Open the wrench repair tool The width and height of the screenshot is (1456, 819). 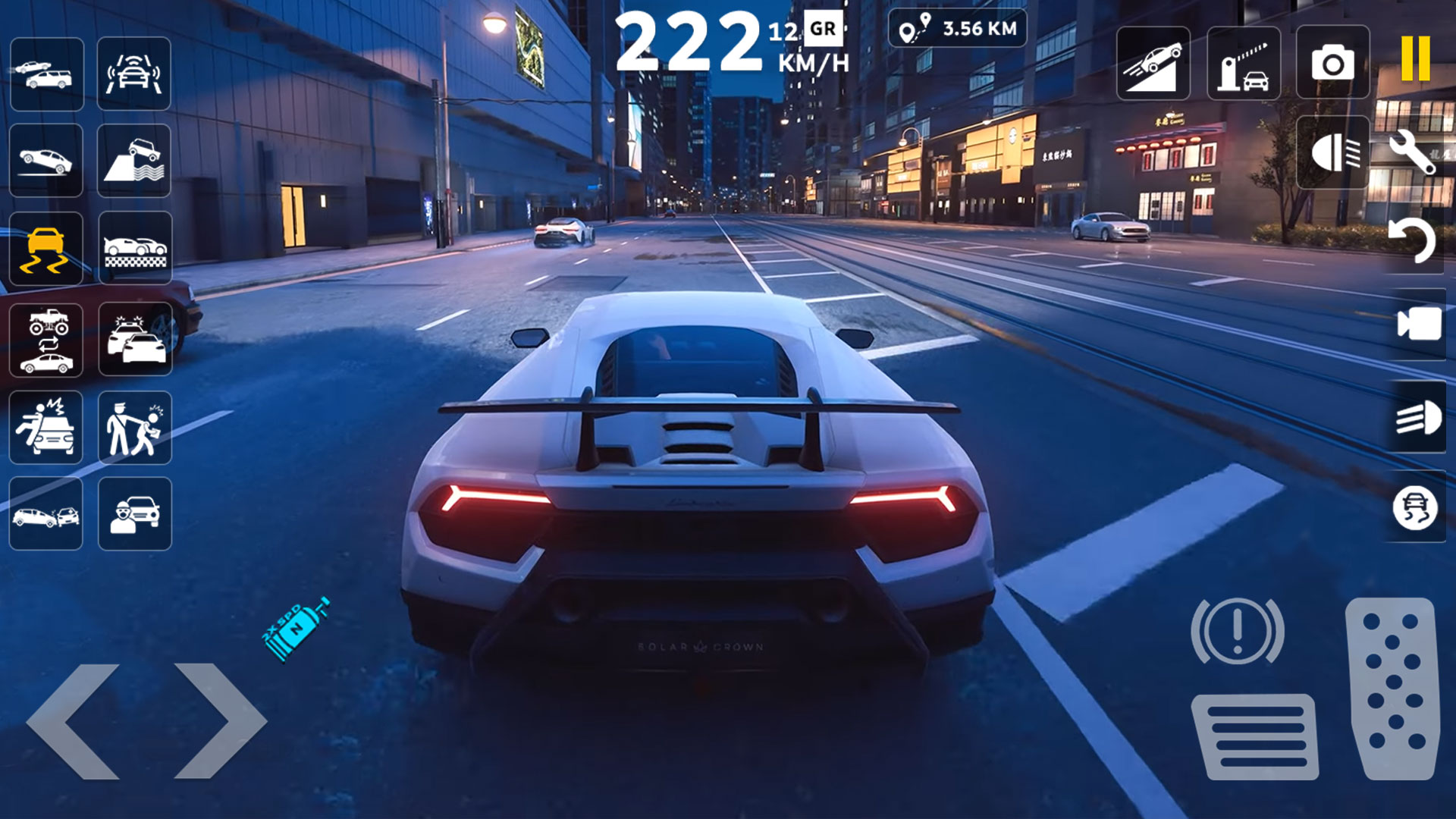(1413, 152)
